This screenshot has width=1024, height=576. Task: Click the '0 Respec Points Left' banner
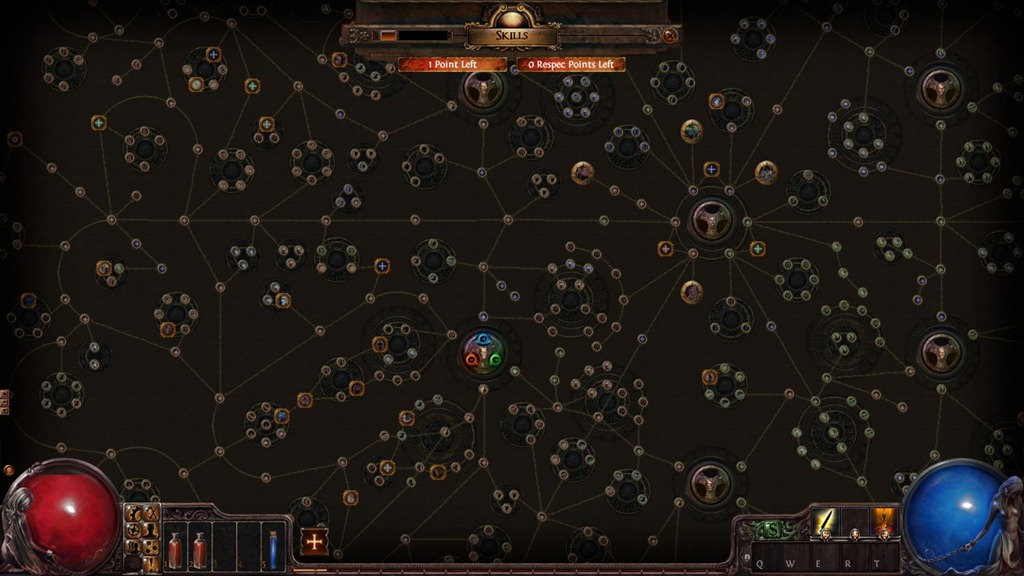[x=571, y=65]
